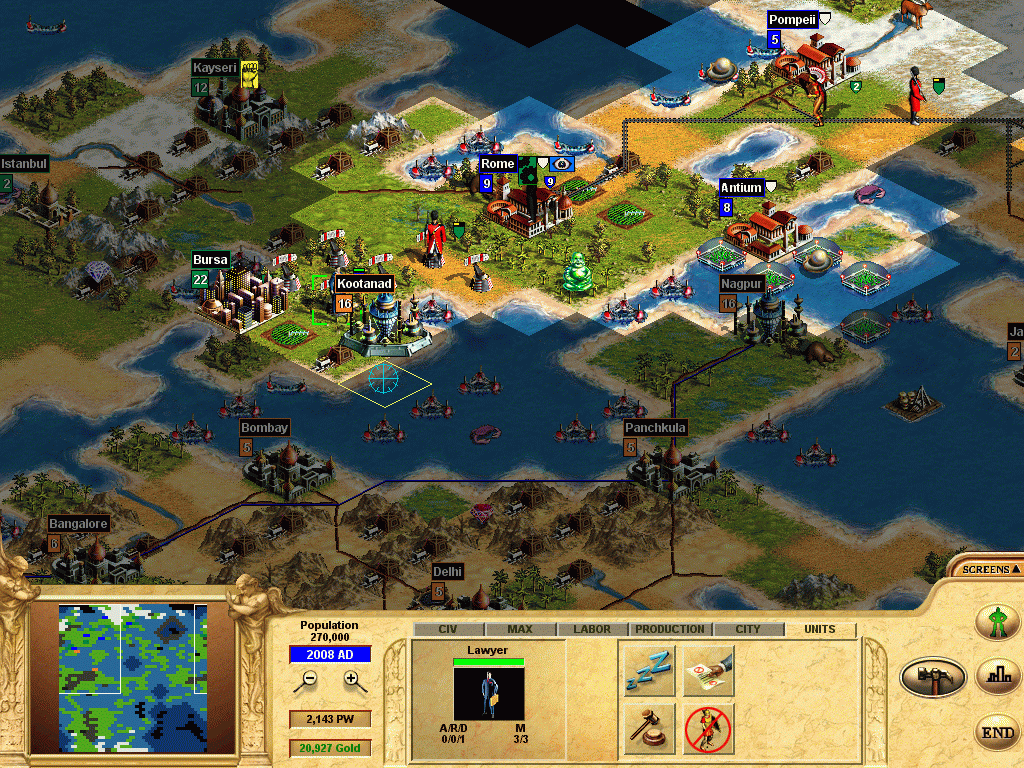The image size is (1024, 768).
Task: Click the hammer oval button
Action: pyautogui.click(x=933, y=677)
